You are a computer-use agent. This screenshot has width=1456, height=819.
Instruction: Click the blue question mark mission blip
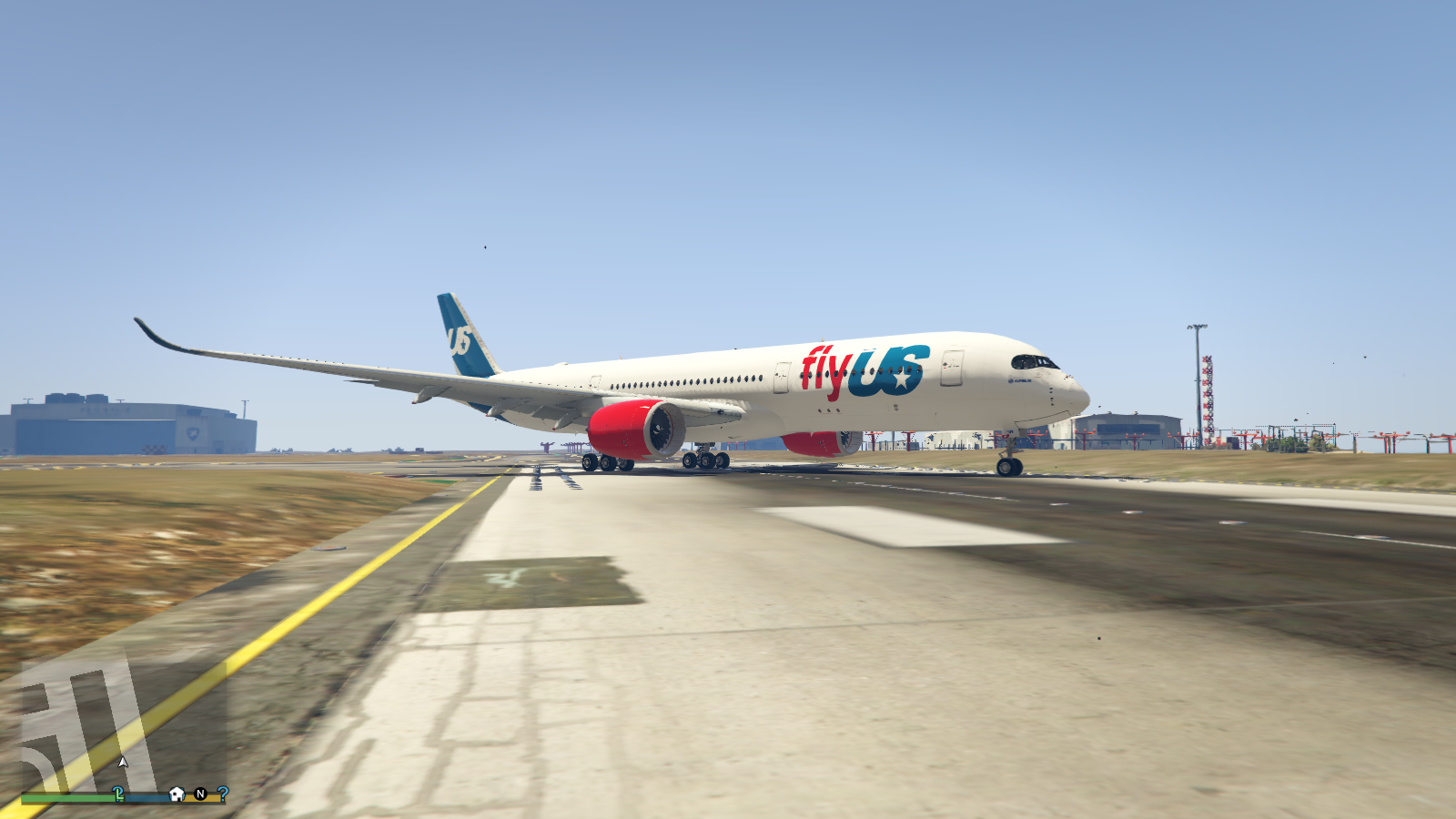(222, 794)
